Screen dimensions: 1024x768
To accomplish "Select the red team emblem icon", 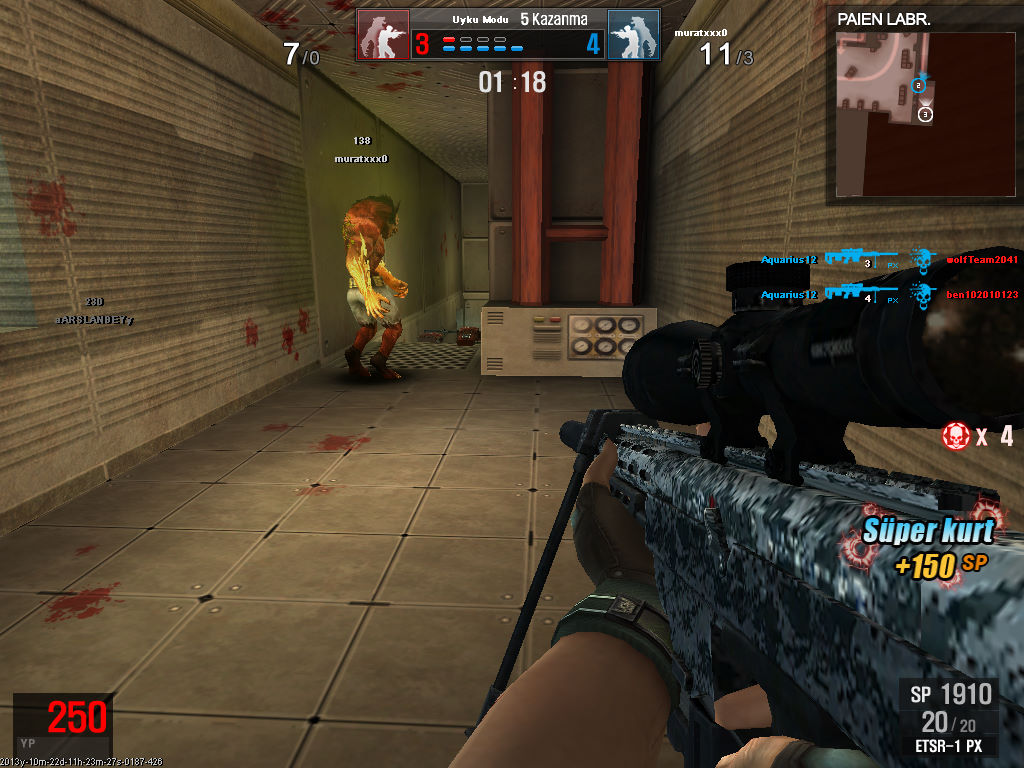I will 383,35.
